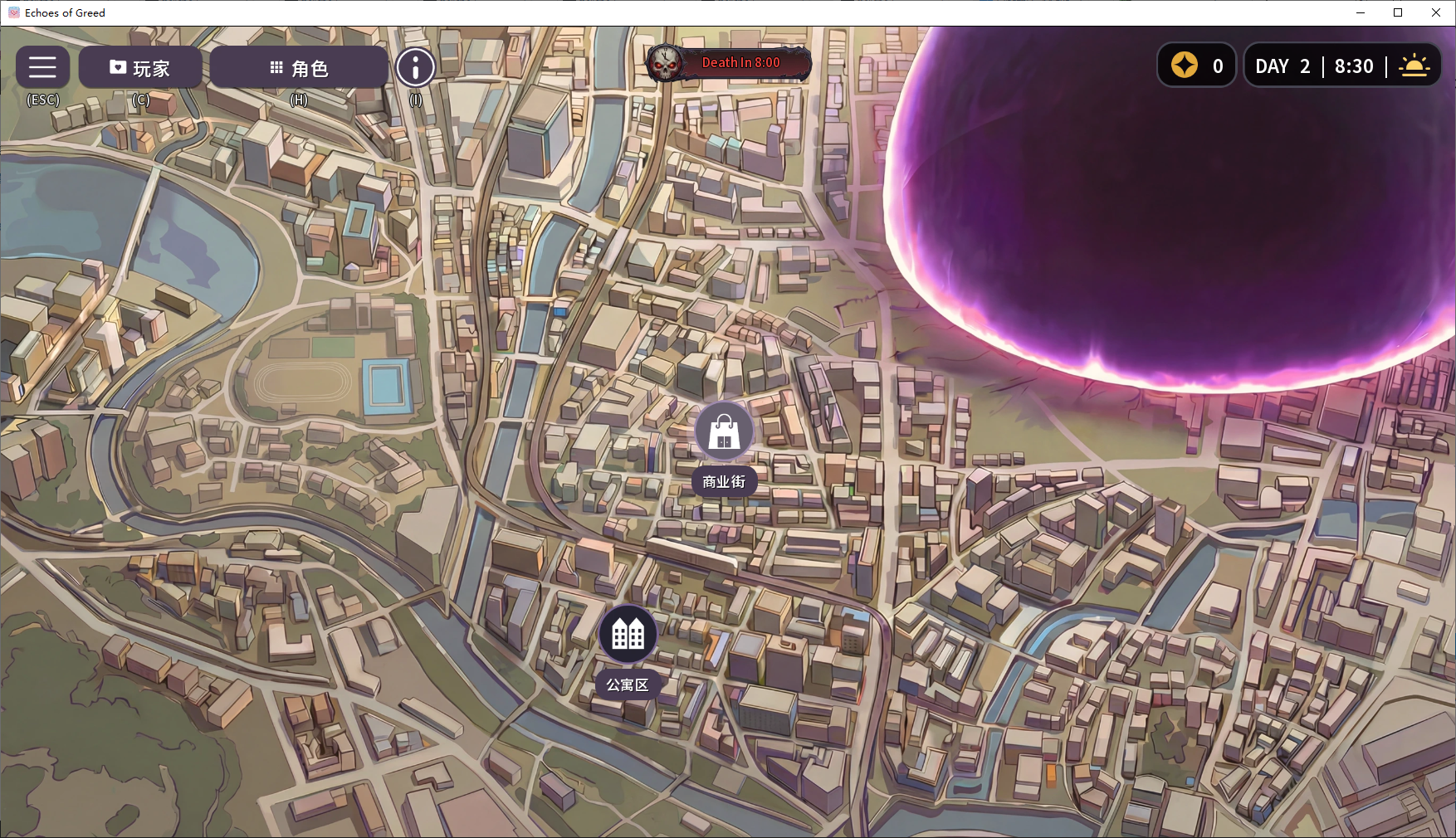1456x838 pixels.
Task: Open the 角色 characters panel
Action: pyautogui.click(x=299, y=68)
